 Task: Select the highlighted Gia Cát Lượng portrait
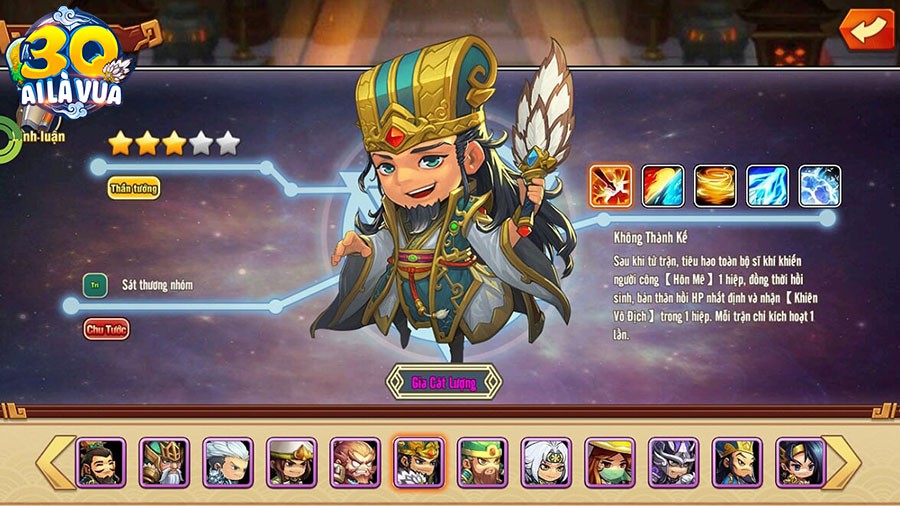(x=419, y=462)
